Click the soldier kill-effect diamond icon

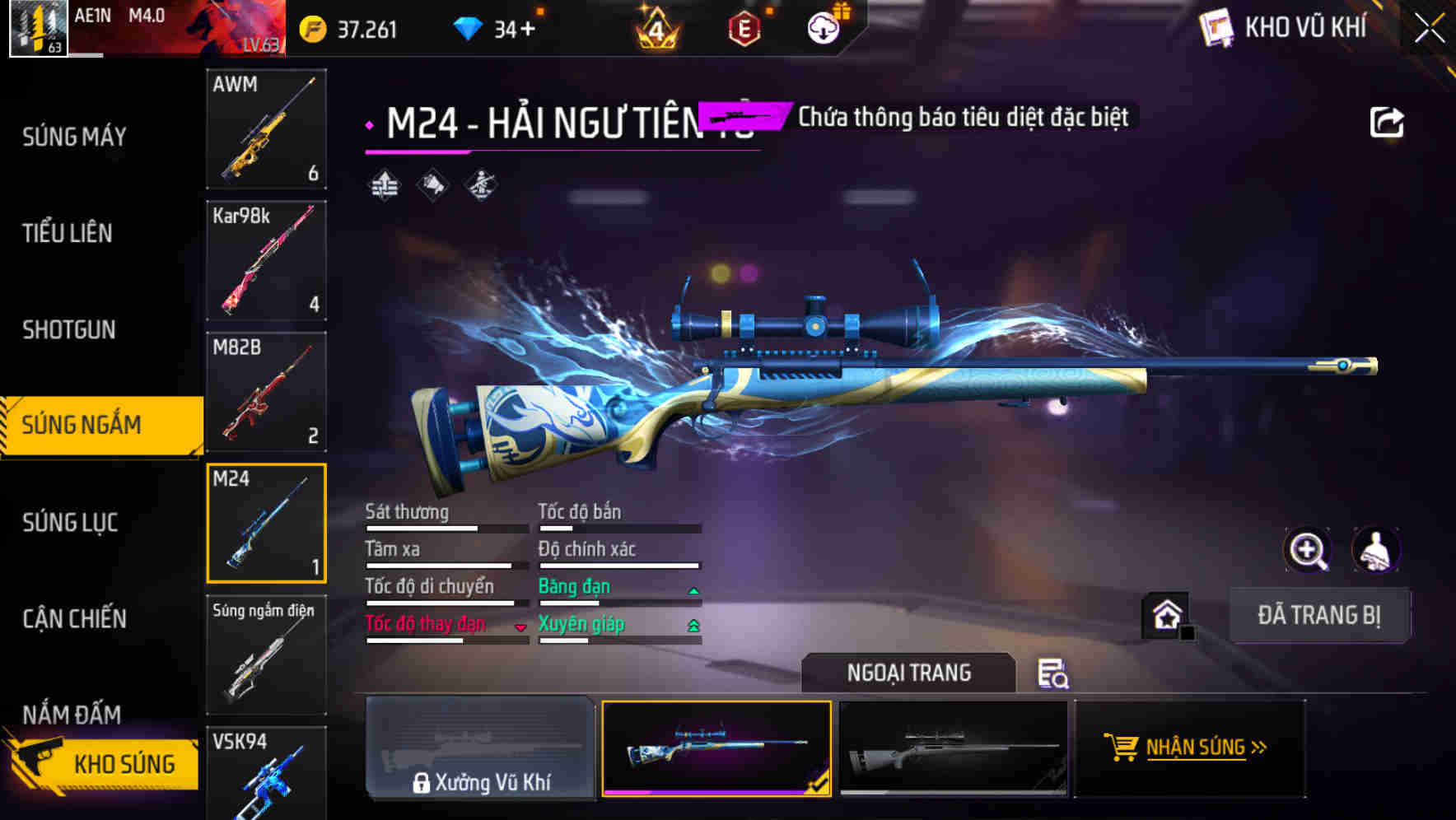(x=482, y=185)
